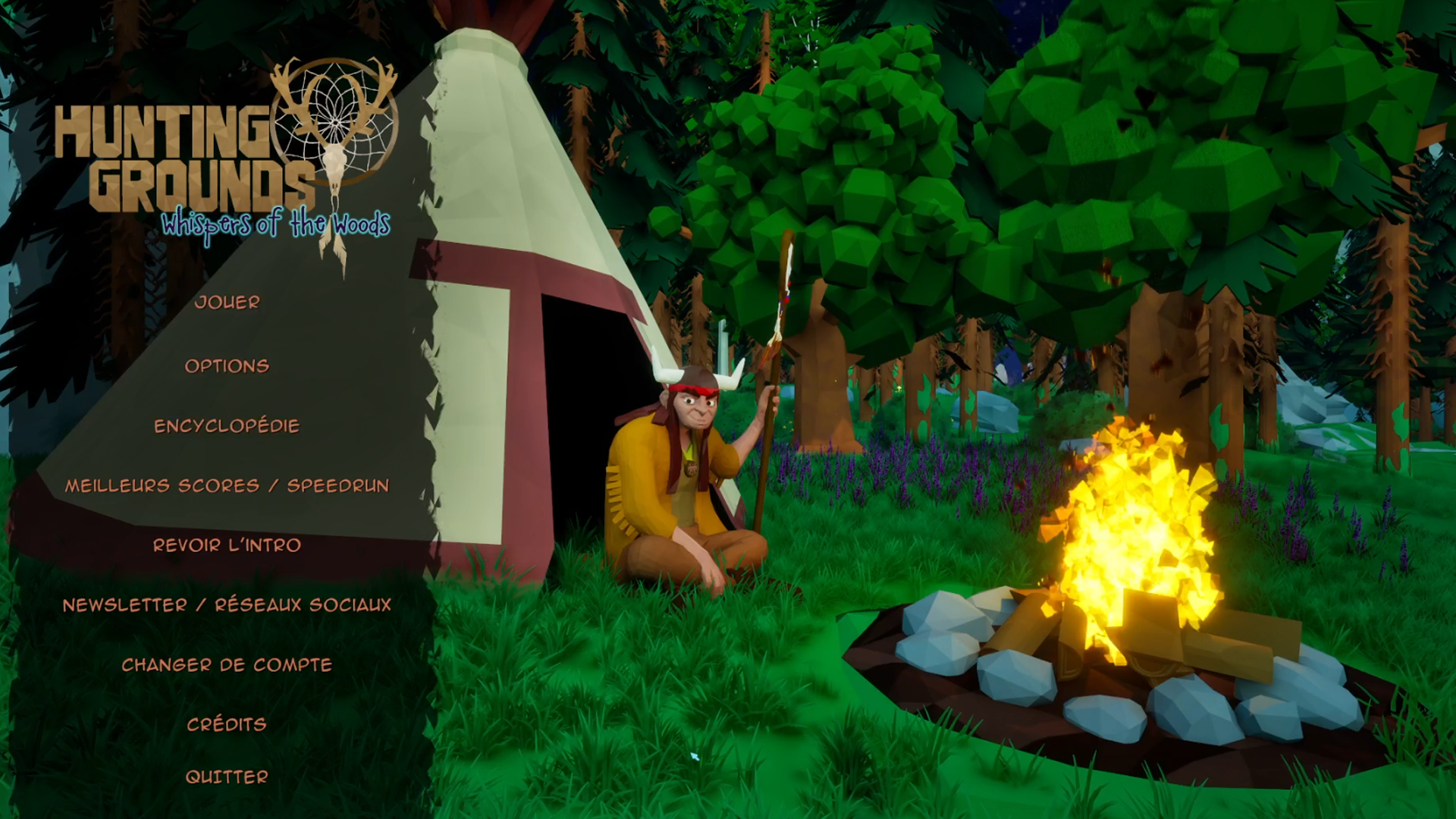Open the Options menu
The height and width of the screenshot is (819, 1456).
click(227, 366)
